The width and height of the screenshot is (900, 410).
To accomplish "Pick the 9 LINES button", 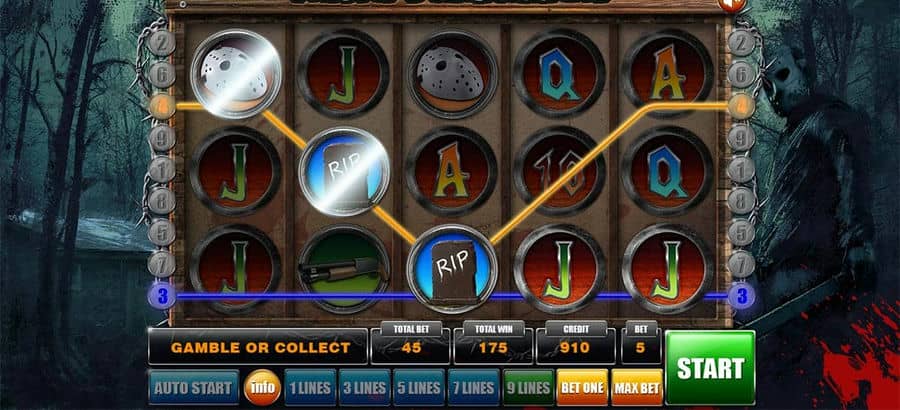I will coord(526,387).
